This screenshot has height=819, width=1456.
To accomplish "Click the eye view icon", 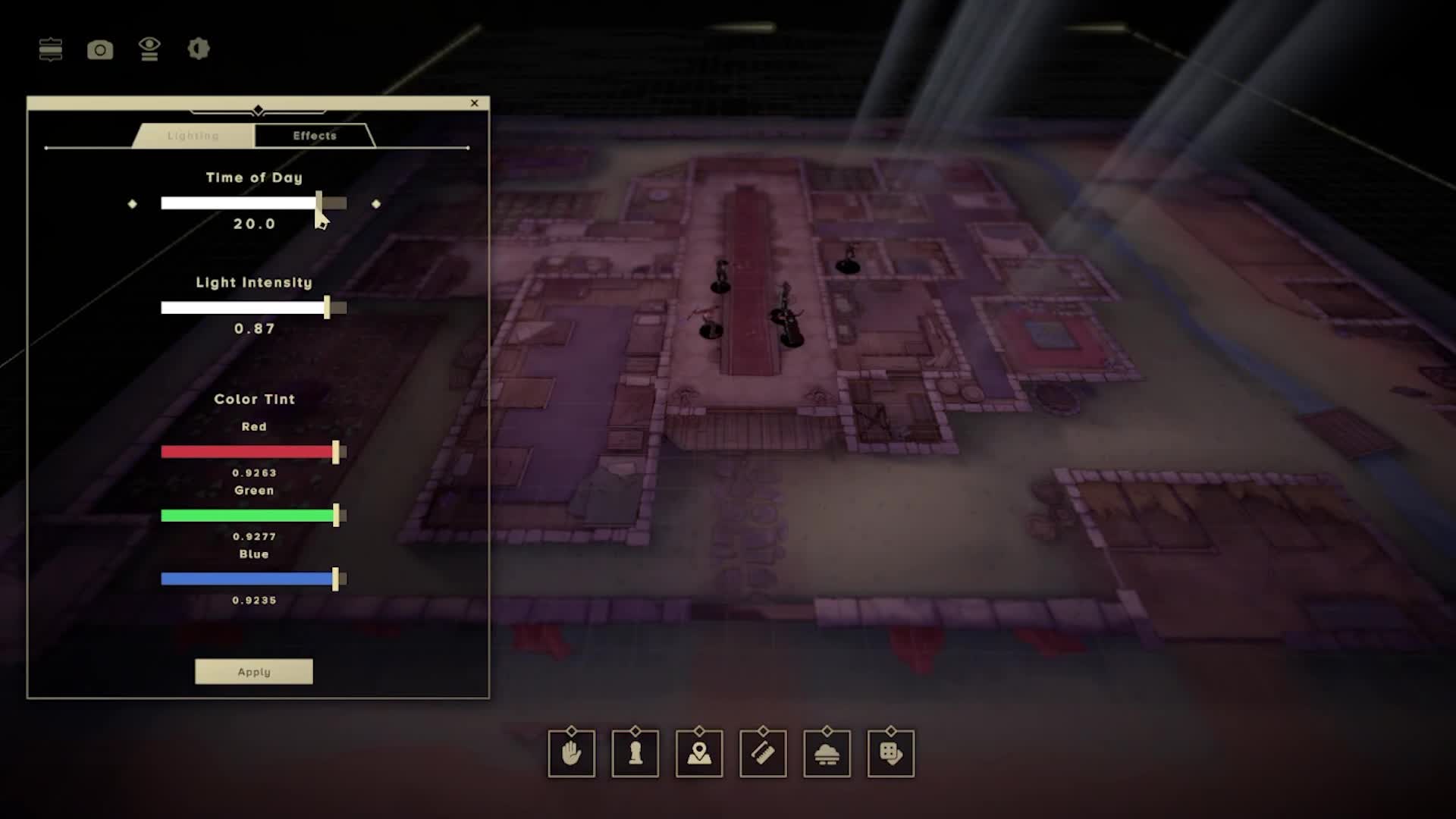I will pyautogui.click(x=149, y=50).
